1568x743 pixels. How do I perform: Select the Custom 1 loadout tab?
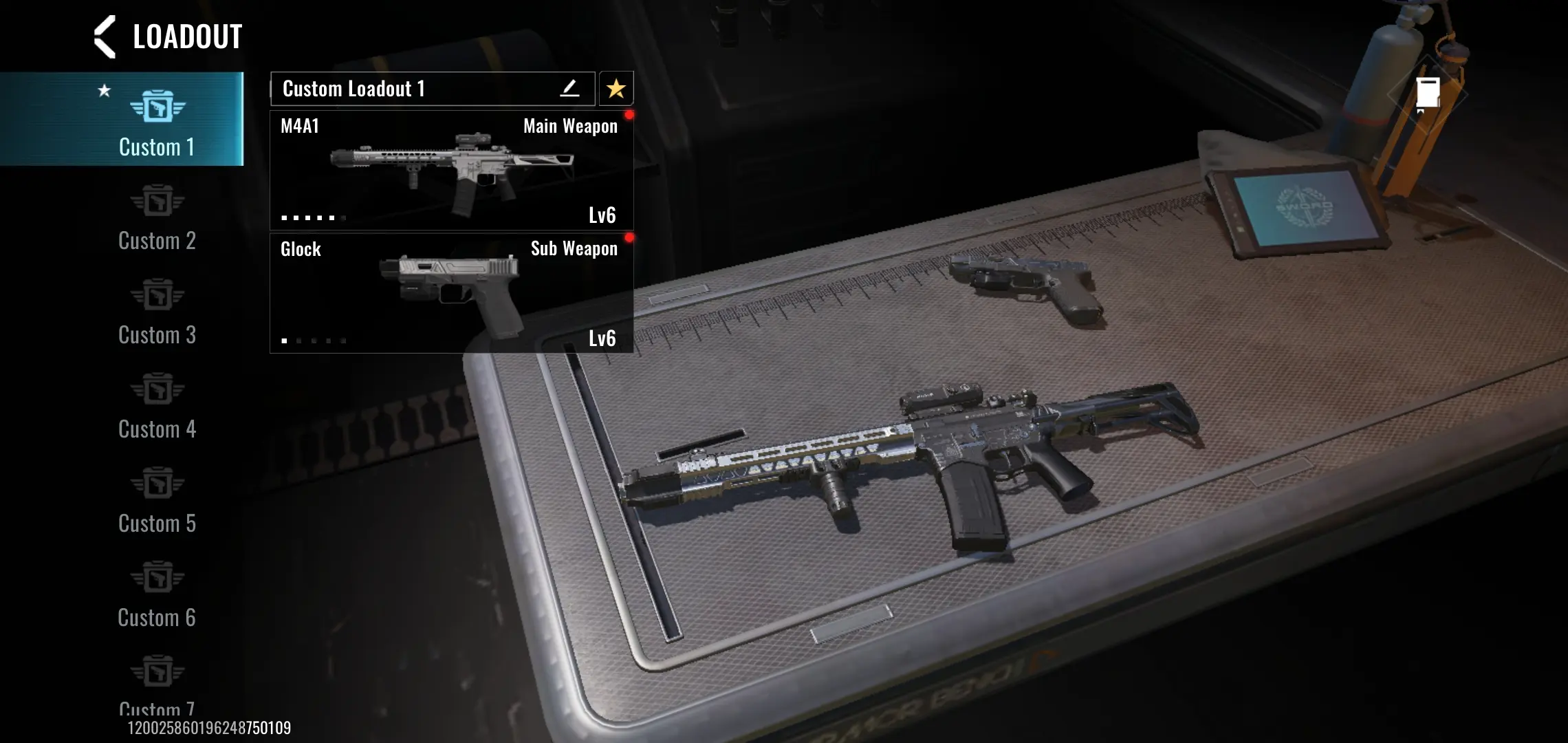(x=157, y=120)
